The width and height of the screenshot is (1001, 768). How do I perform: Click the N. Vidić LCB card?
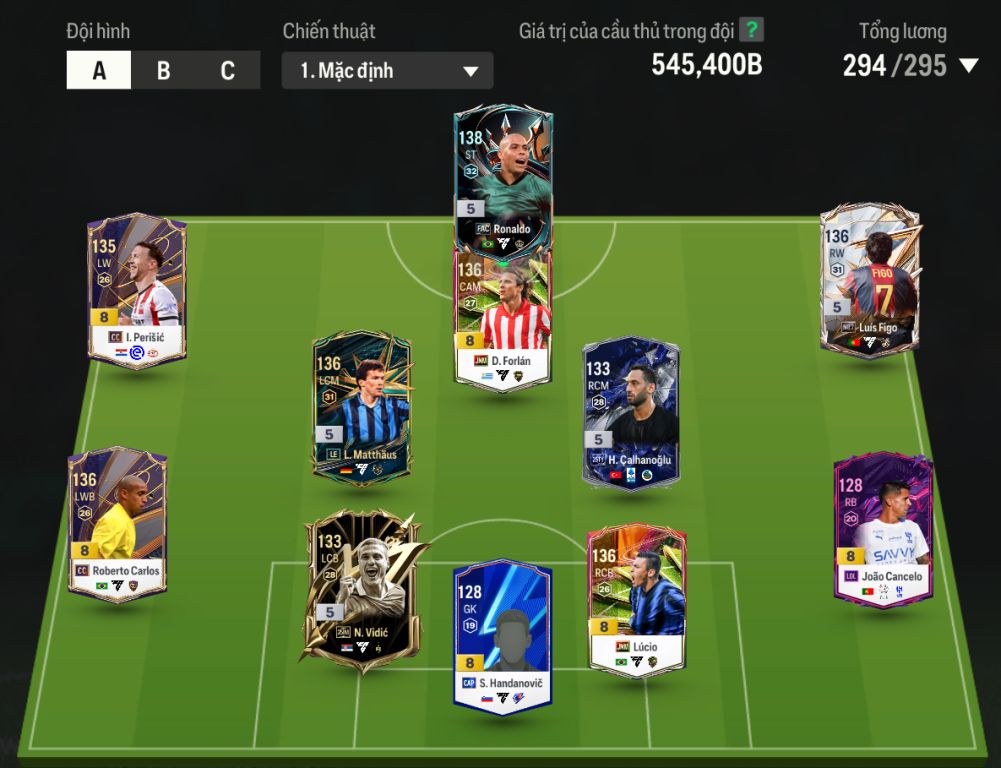357,590
